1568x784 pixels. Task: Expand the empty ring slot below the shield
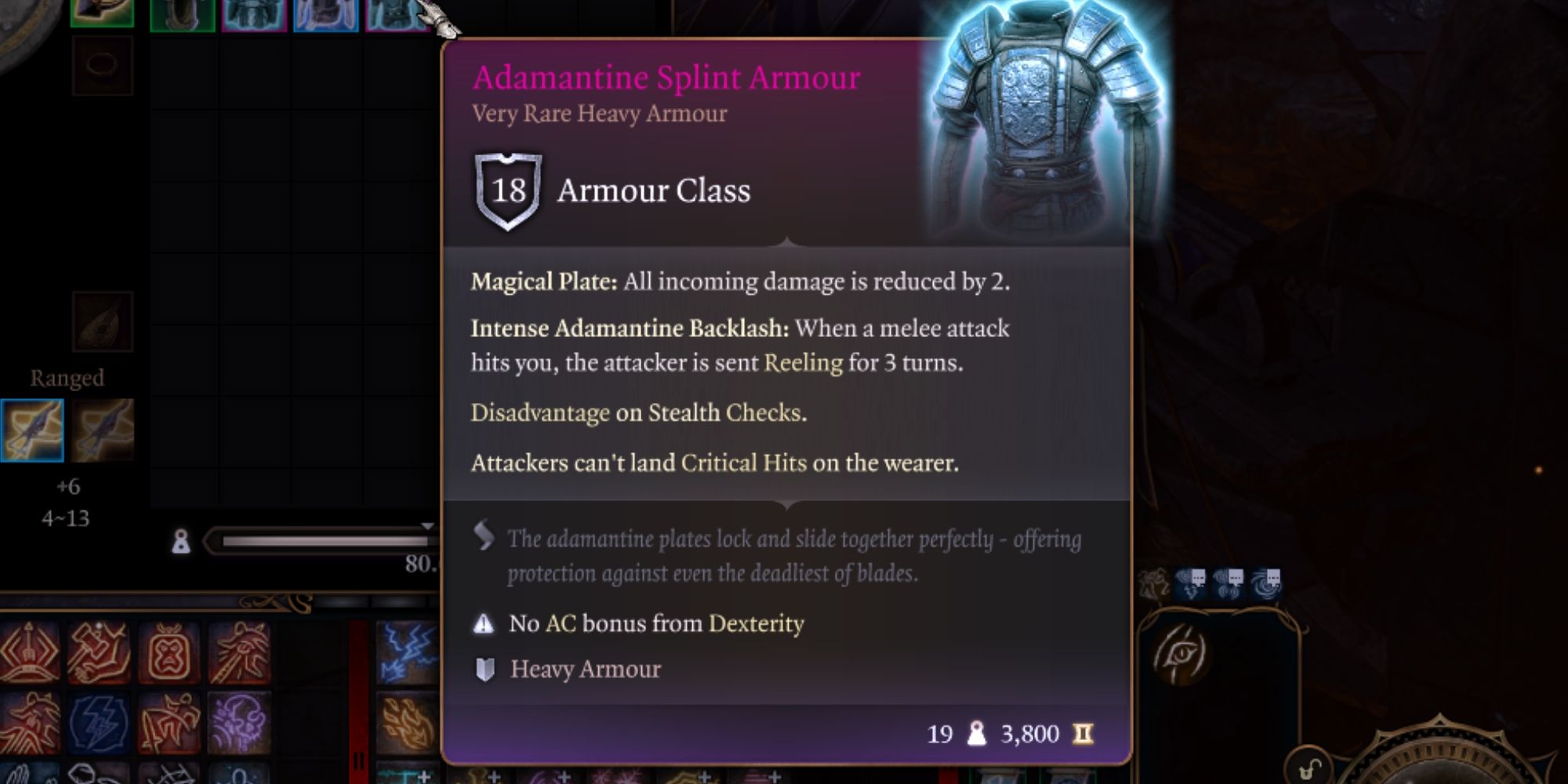[x=102, y=67]
